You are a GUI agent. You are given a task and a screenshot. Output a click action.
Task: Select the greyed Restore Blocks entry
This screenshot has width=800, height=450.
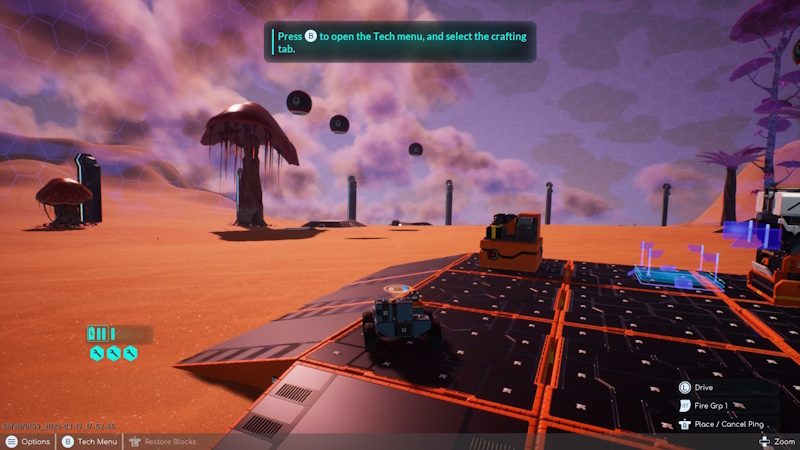click(x=163, y=441)
